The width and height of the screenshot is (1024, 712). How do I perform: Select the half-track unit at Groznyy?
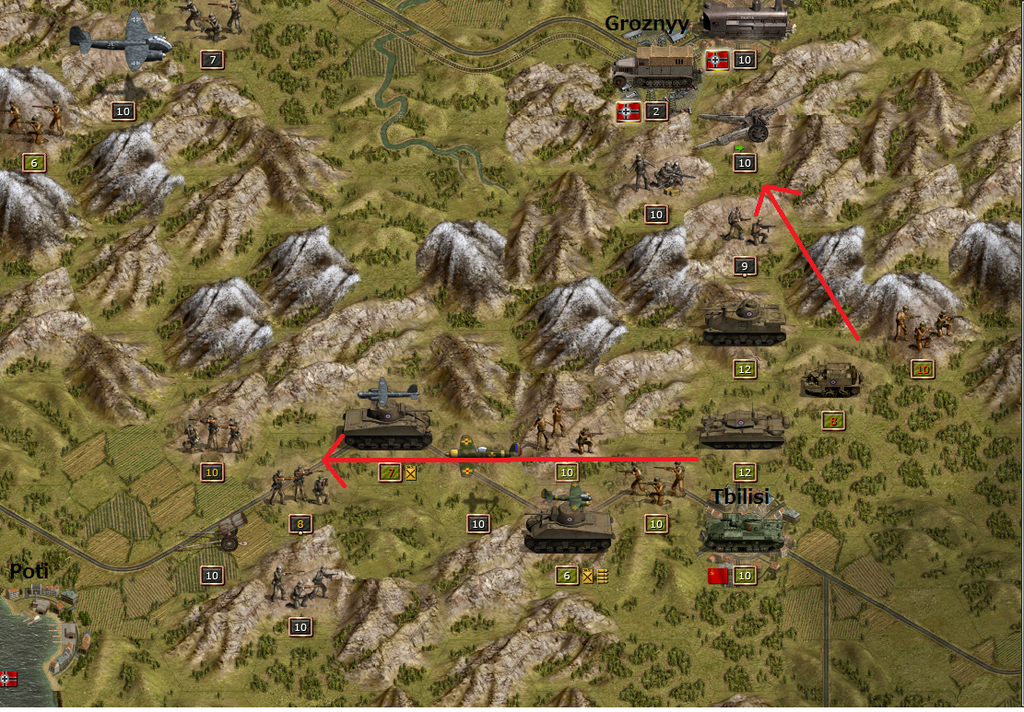[655, 67]
